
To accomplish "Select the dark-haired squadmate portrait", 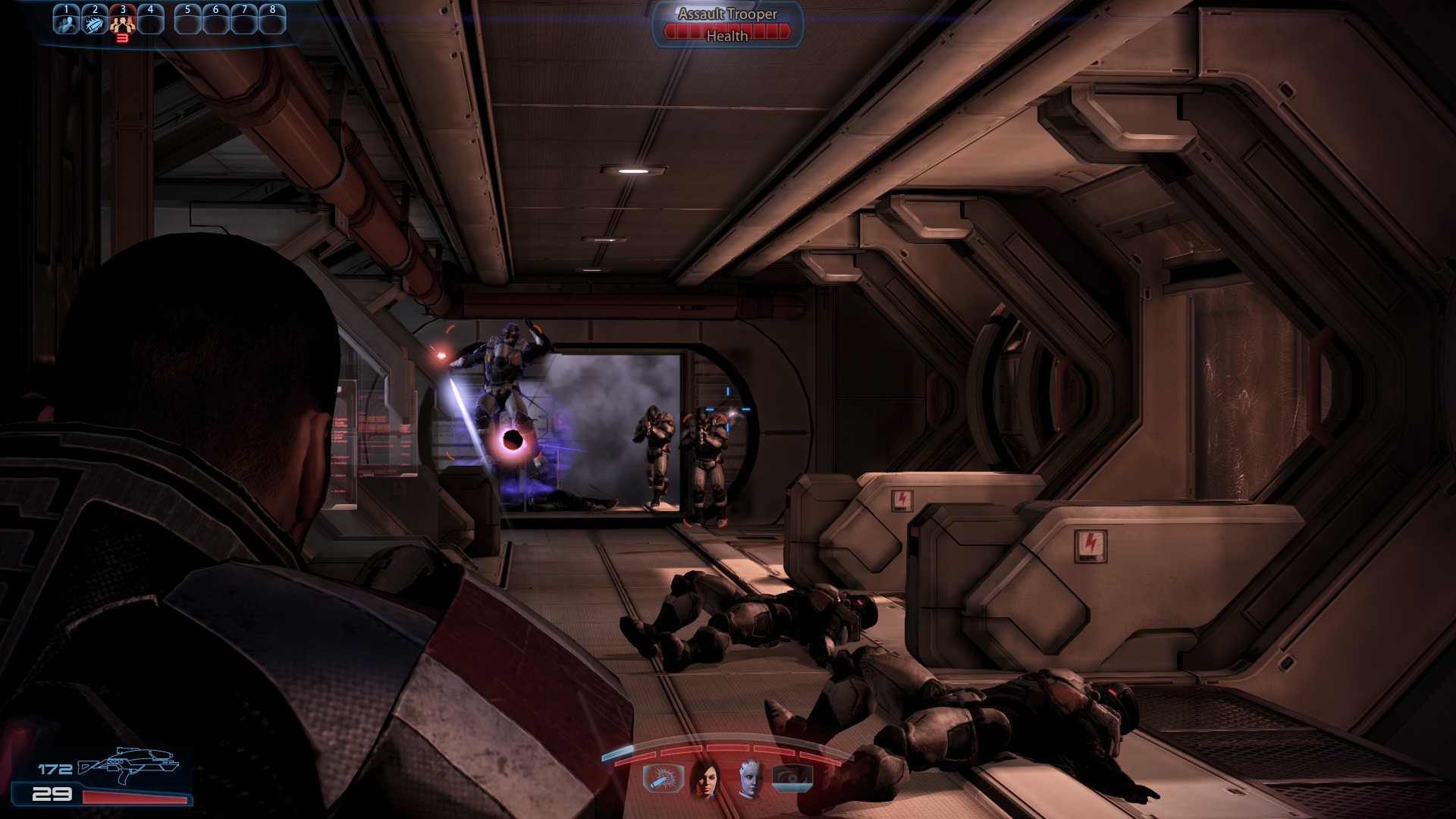I will 705,778.
